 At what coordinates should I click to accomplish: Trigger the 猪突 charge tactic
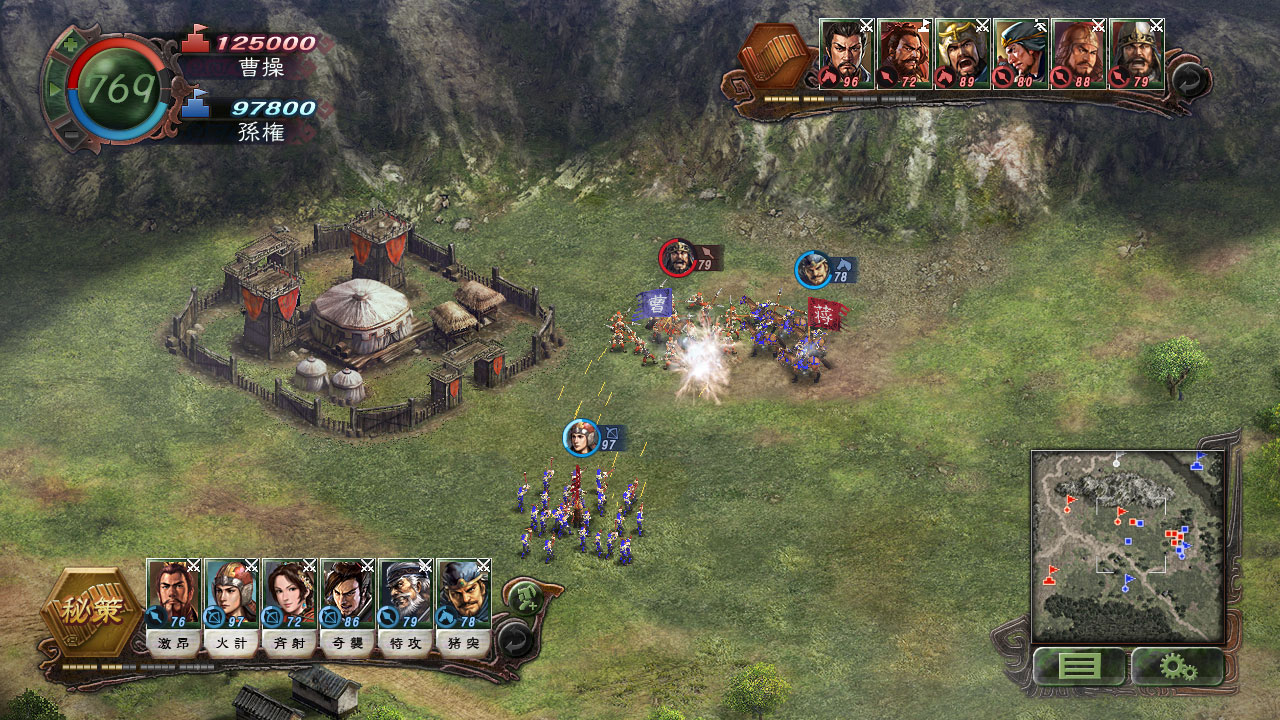pyautogui.click(x=464, y=643)
